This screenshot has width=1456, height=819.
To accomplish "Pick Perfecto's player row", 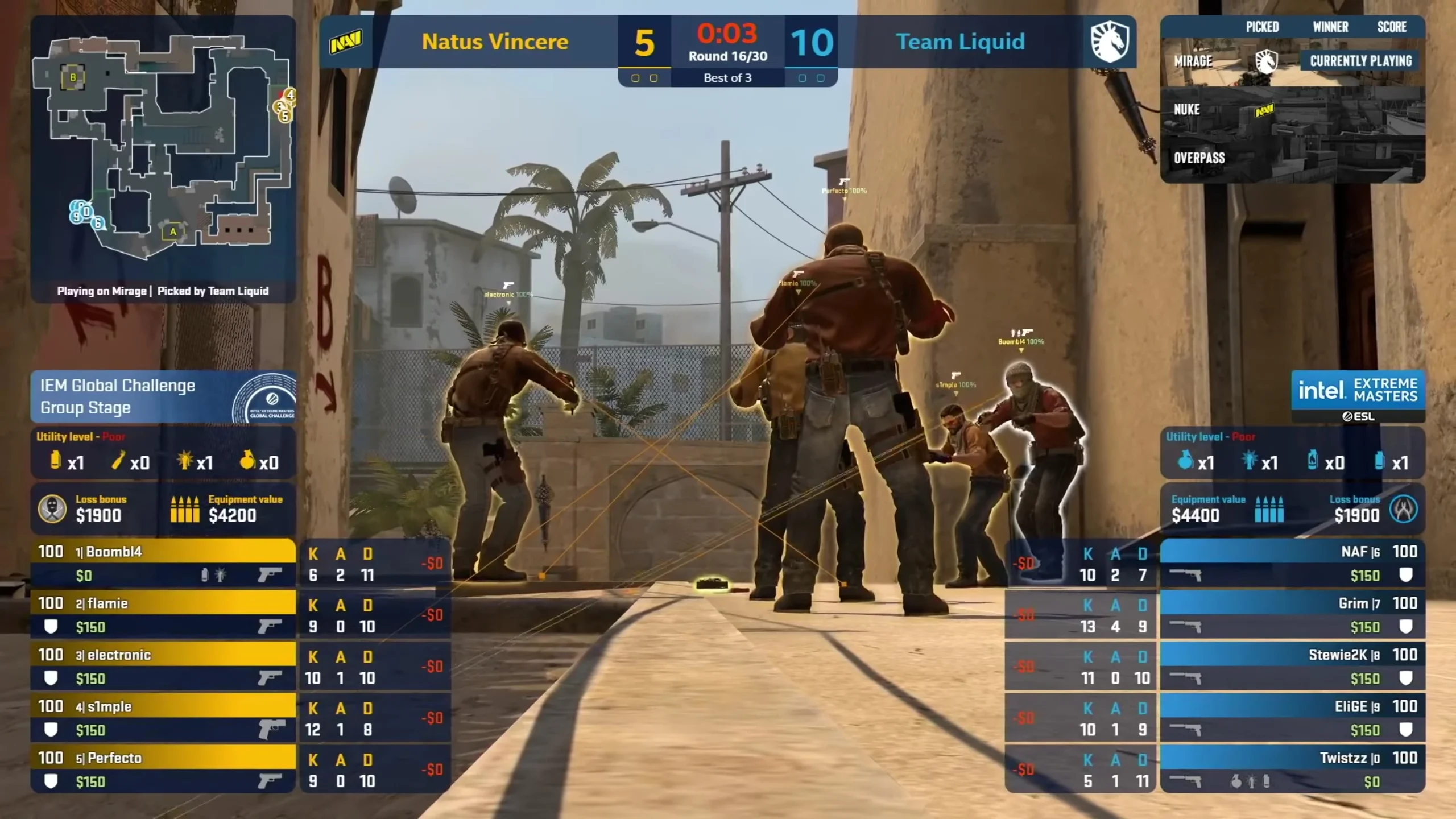I will click(163, 769).
